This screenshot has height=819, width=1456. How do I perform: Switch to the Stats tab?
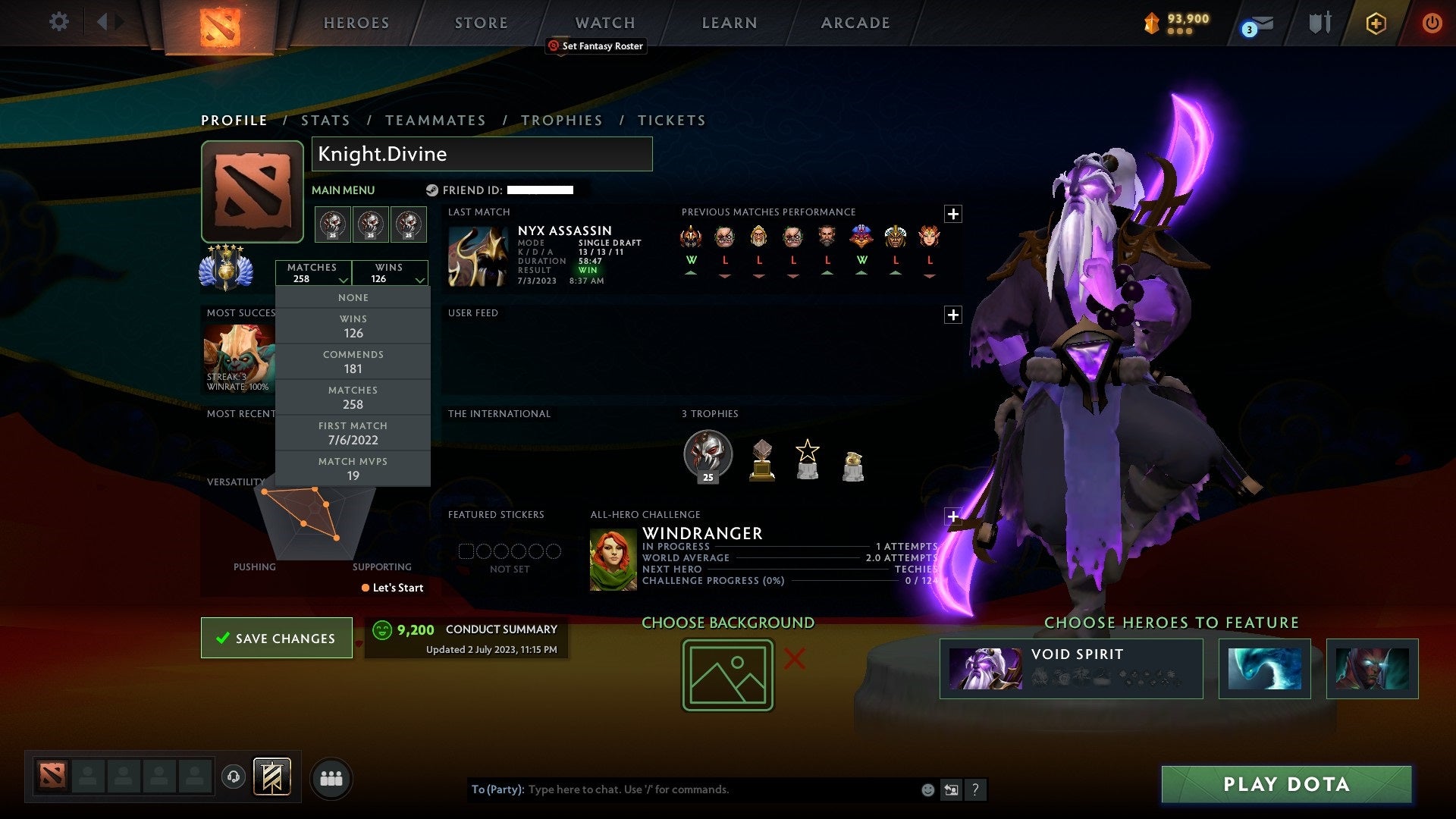(x=325, y=120)
